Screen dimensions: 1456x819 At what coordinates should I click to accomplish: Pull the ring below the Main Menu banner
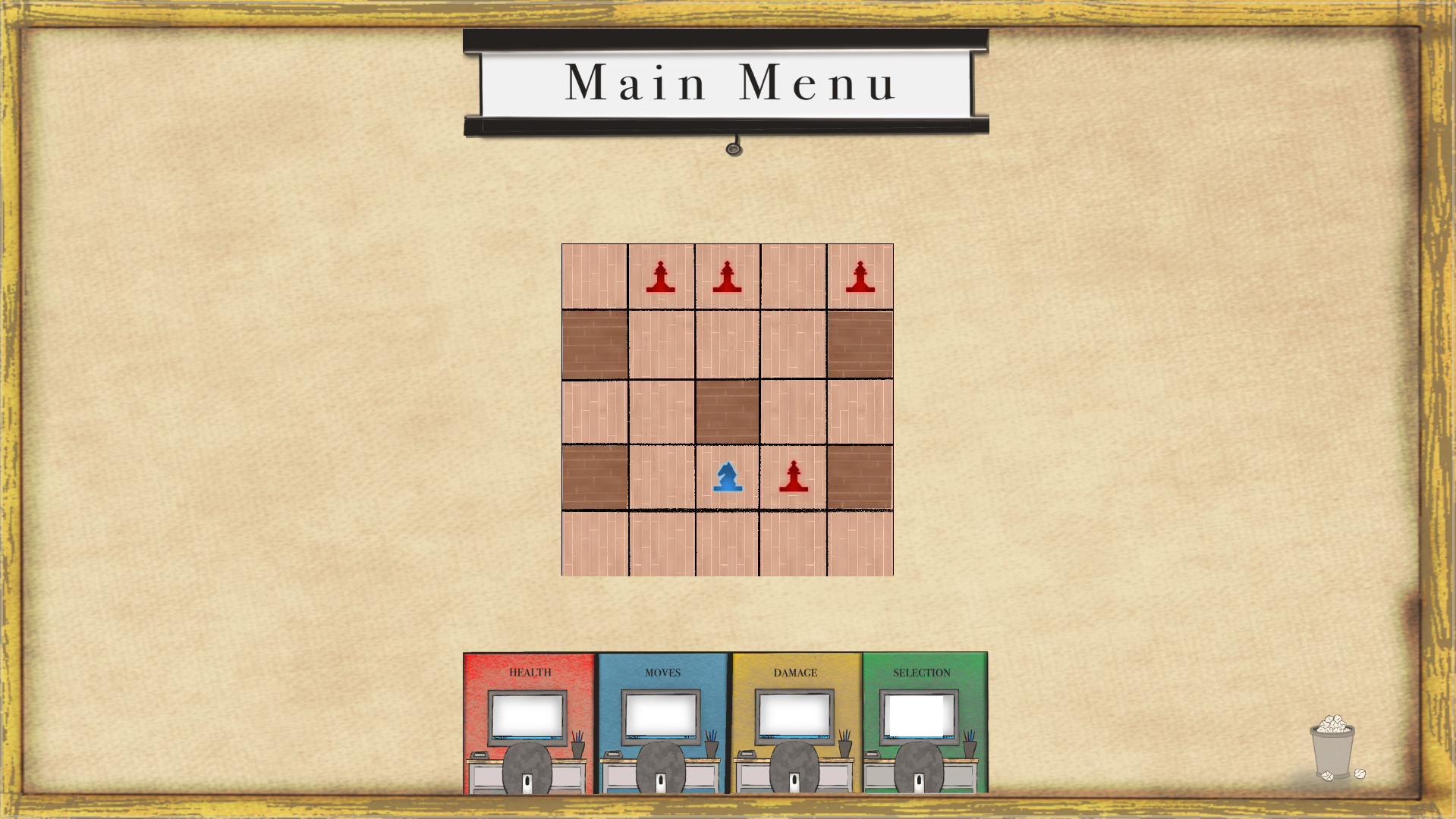pos(733,149)
